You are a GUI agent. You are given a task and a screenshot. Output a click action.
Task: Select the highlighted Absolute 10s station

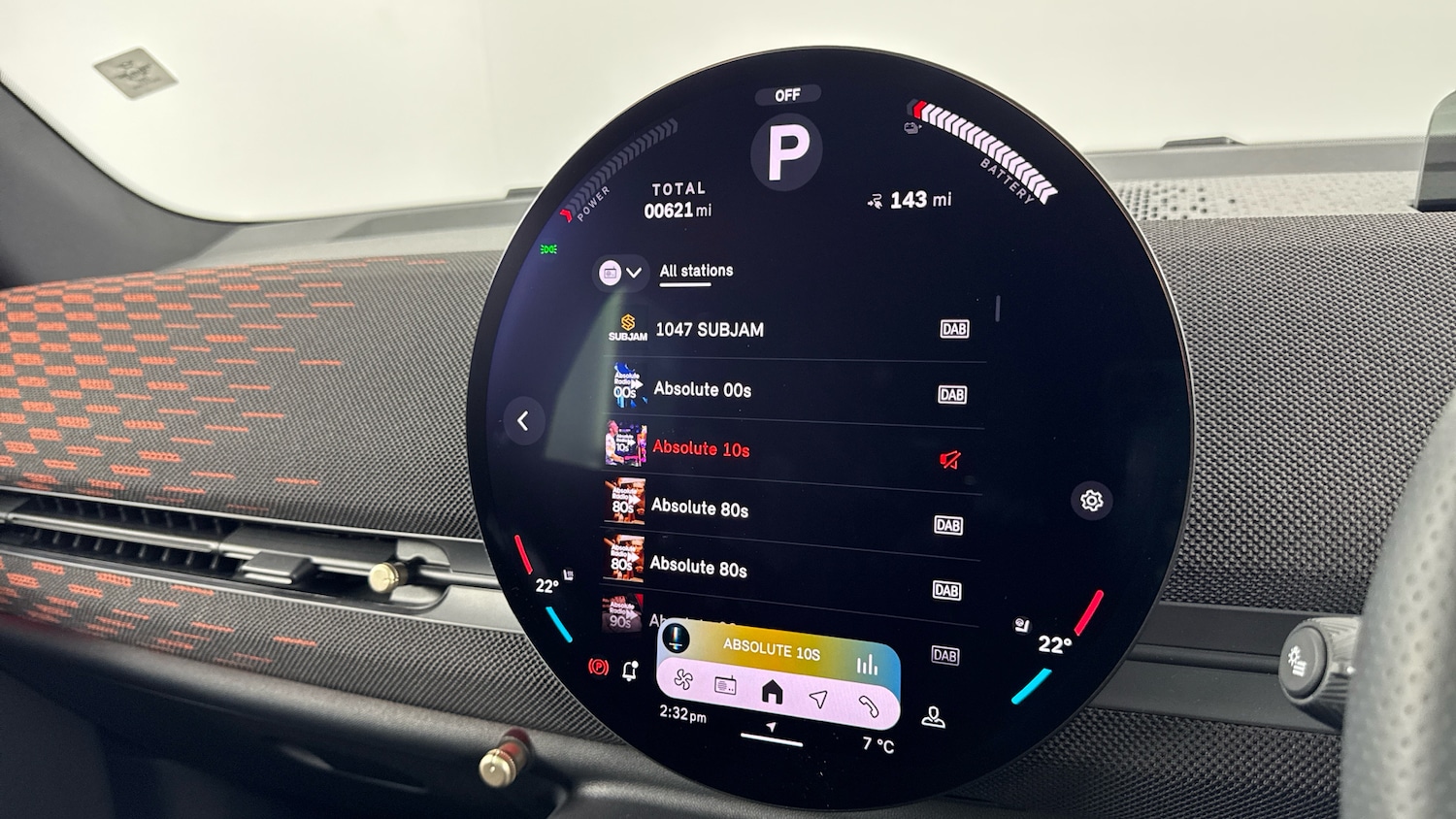point(701,448)
